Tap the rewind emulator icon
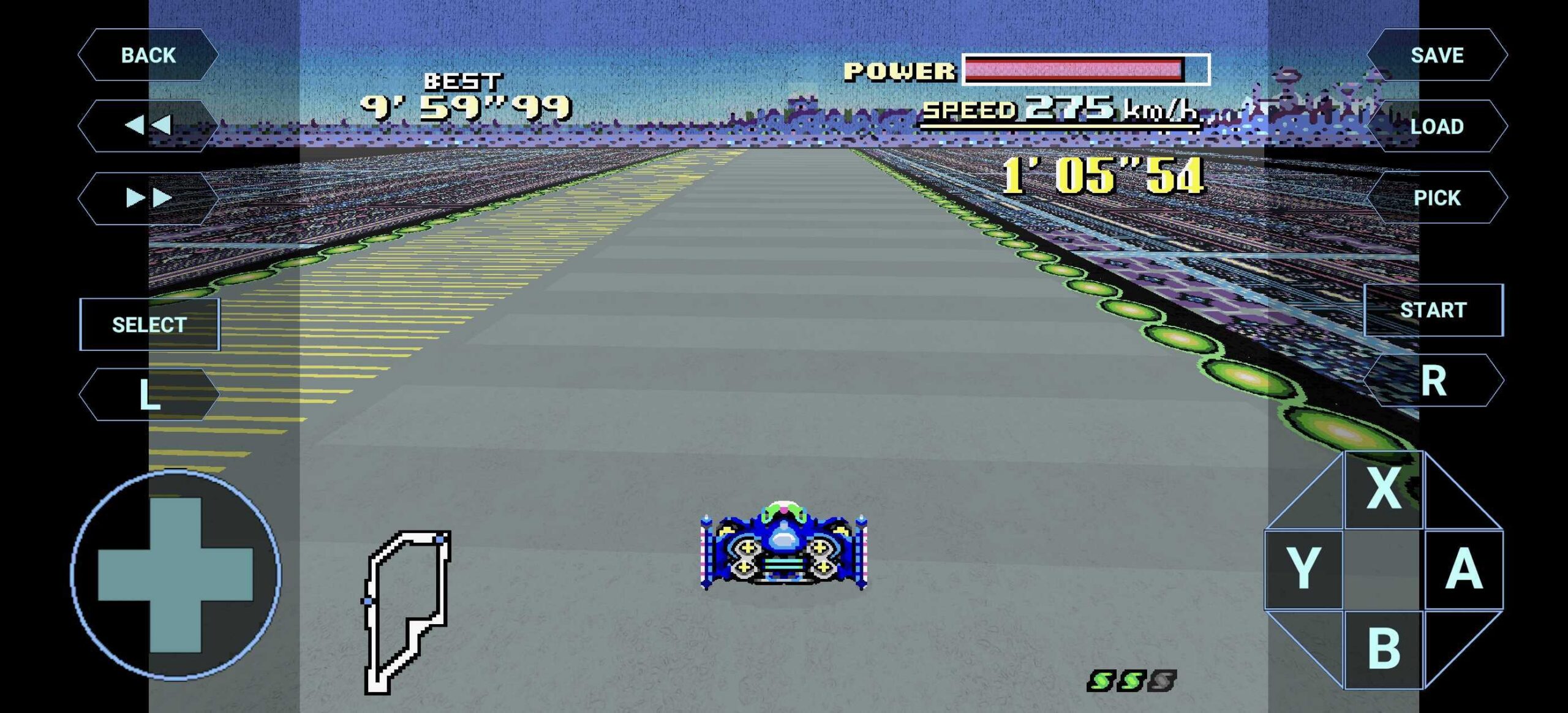This screenshot has height=713, width=1568. tap(150, 126)
